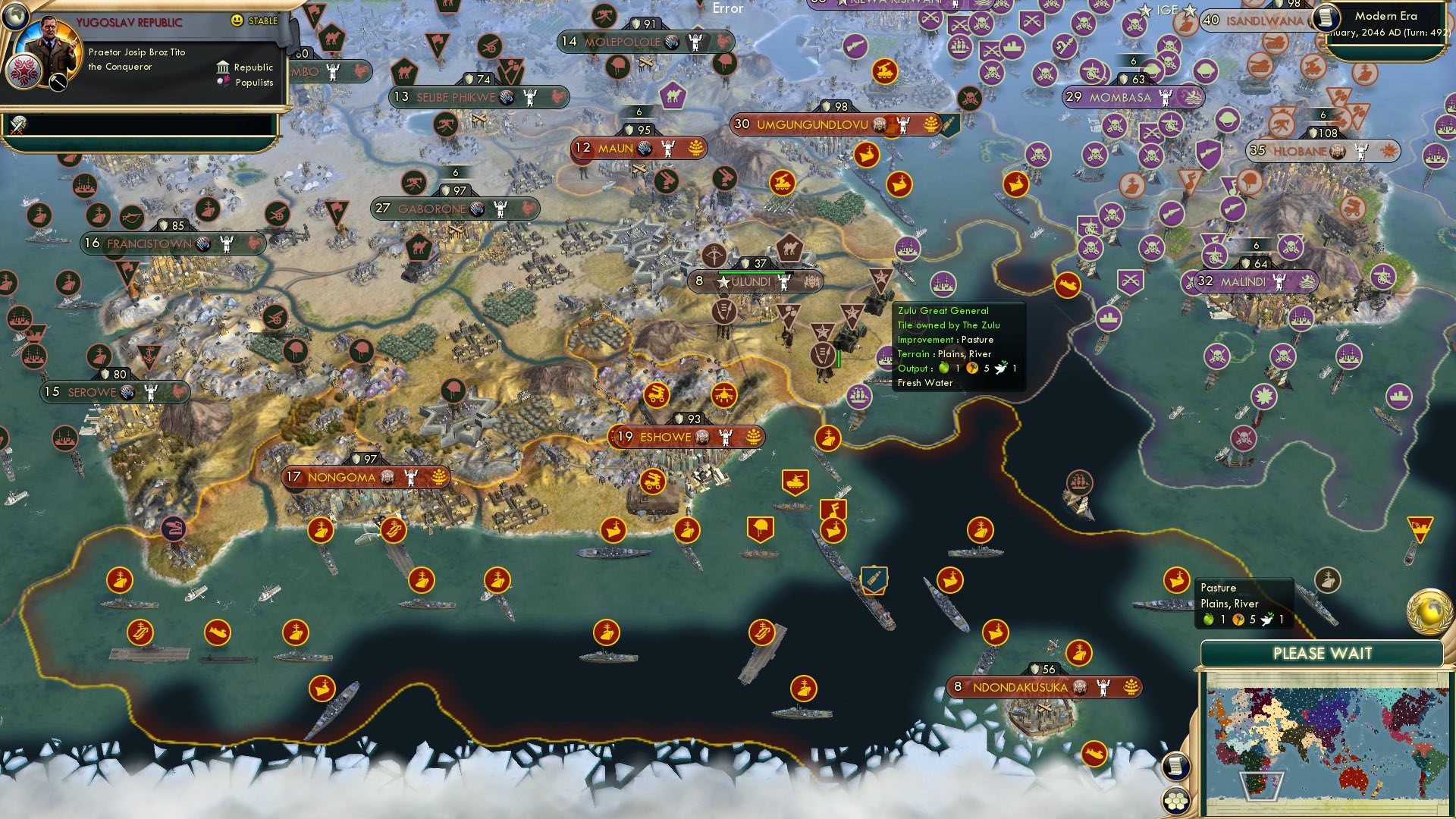Image resolution: width=1456 pixels, height=819 pixels.
Task: Open the IGE editor label at top
Action: (x=1167, y=10)
